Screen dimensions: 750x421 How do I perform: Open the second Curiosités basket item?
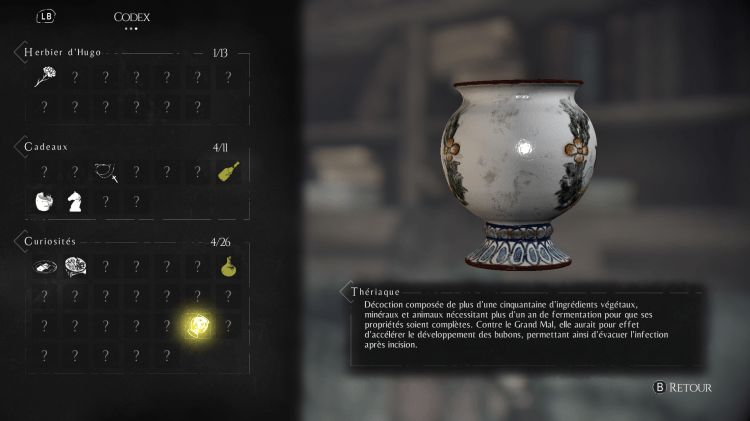tap(74, 267)
